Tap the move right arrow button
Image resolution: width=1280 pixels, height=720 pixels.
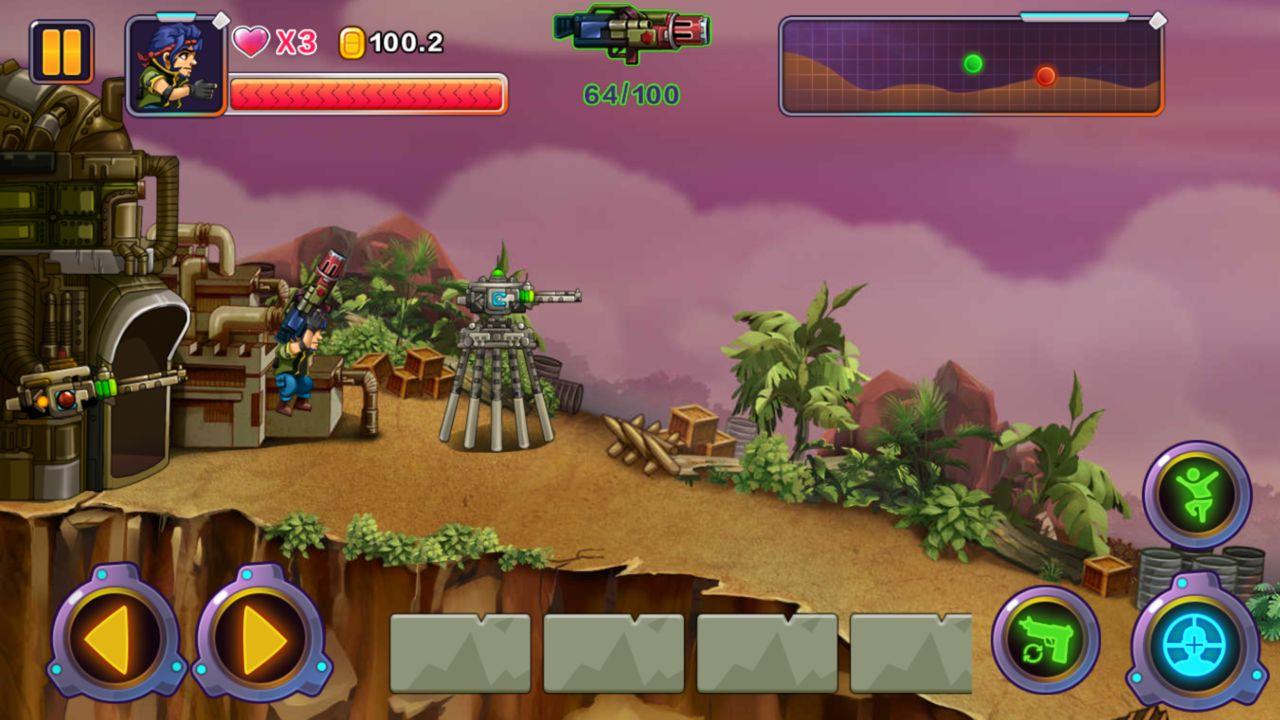262,634
